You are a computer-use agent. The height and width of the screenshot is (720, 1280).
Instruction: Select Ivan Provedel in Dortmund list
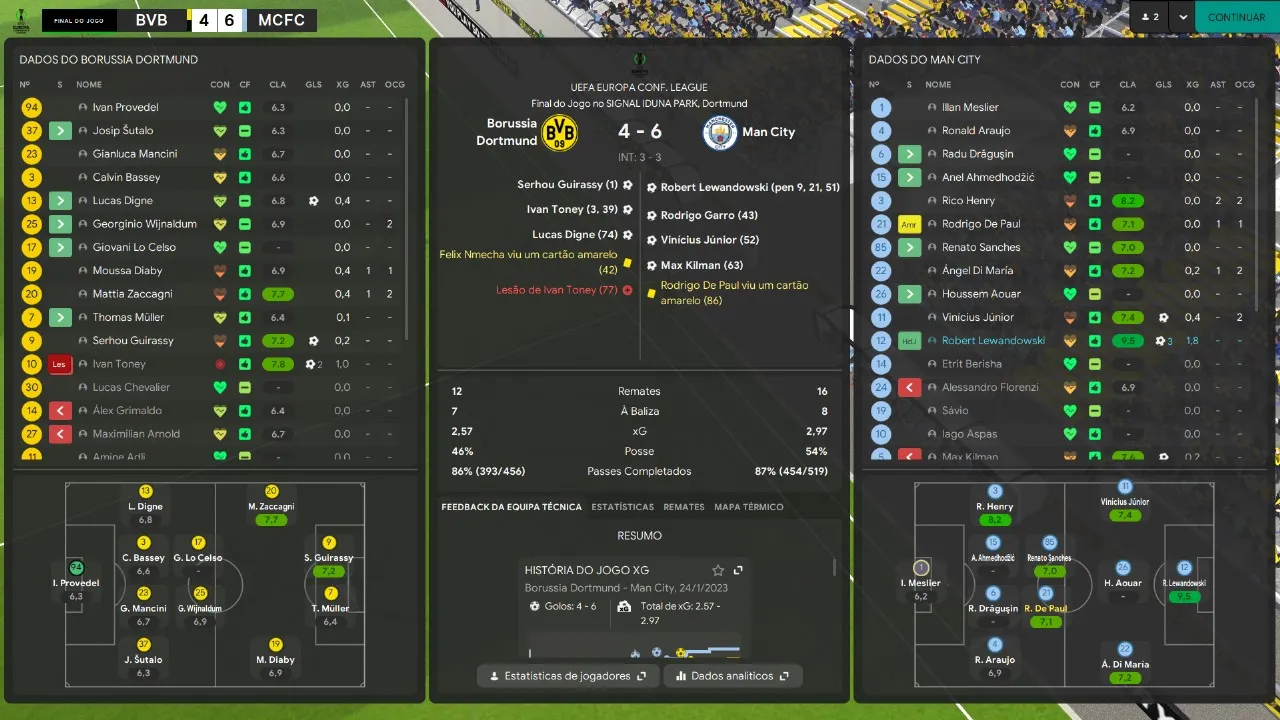125,107
